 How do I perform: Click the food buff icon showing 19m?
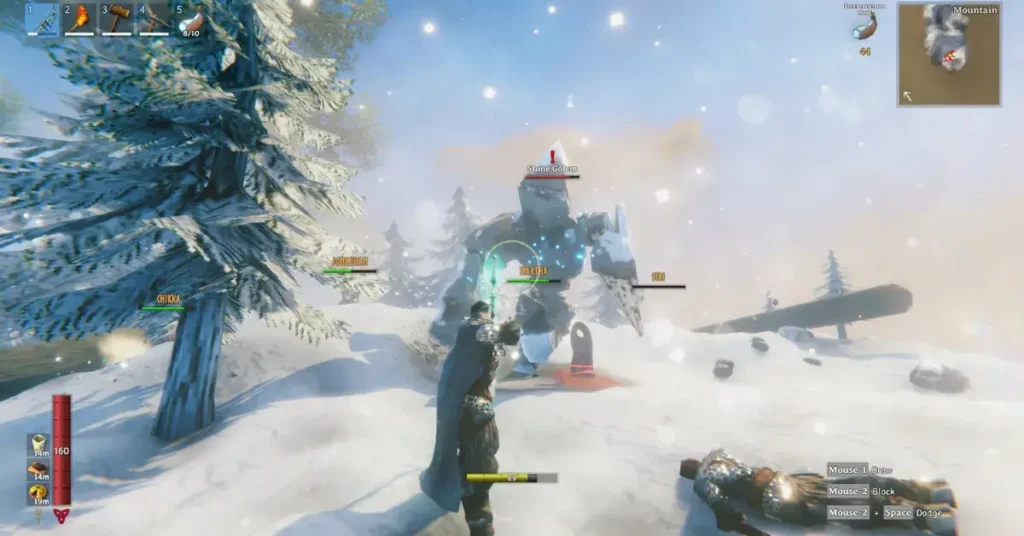point(39,495)
